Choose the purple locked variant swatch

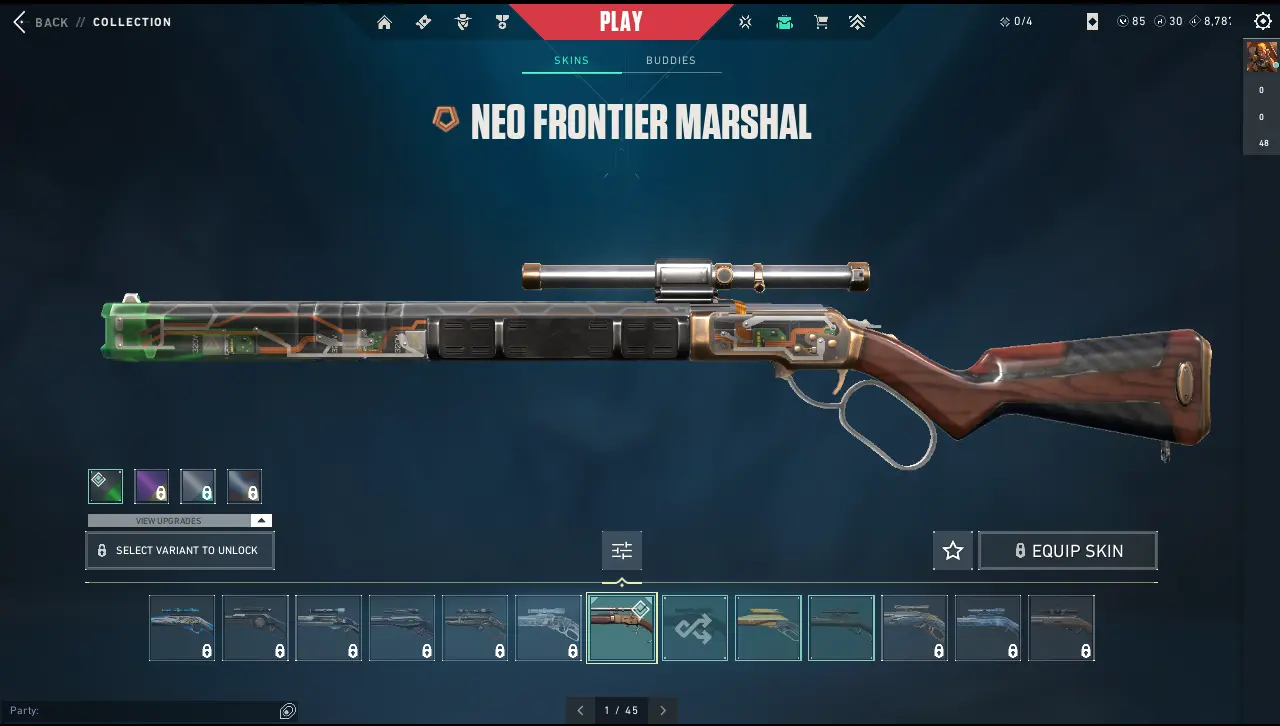pyautogui.click(x=152, y=486)
